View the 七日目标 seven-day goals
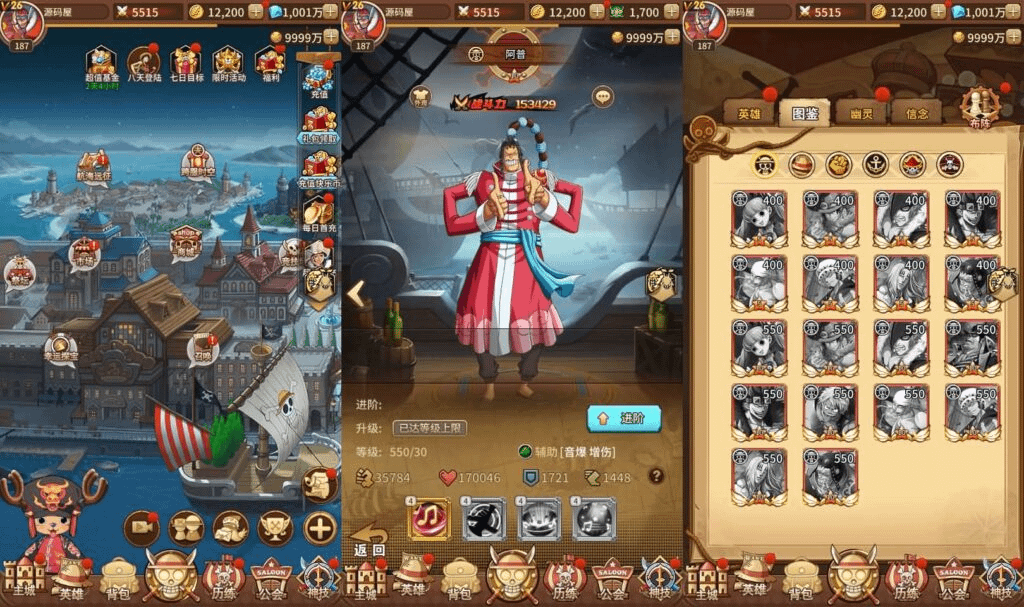This screenshot has height=607, width=1024. pos(186,65)
